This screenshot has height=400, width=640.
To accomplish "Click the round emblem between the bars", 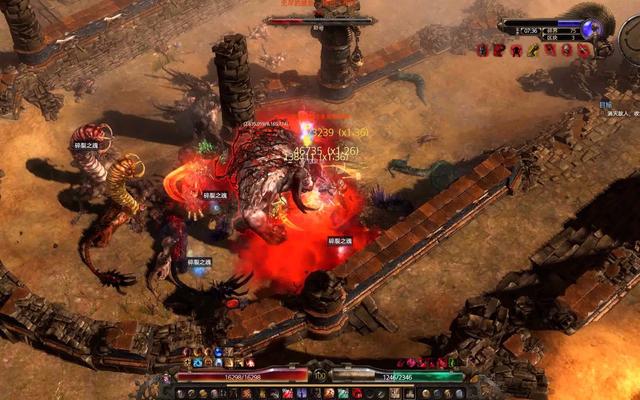I will pyautogui.click(x=320, y=376).
